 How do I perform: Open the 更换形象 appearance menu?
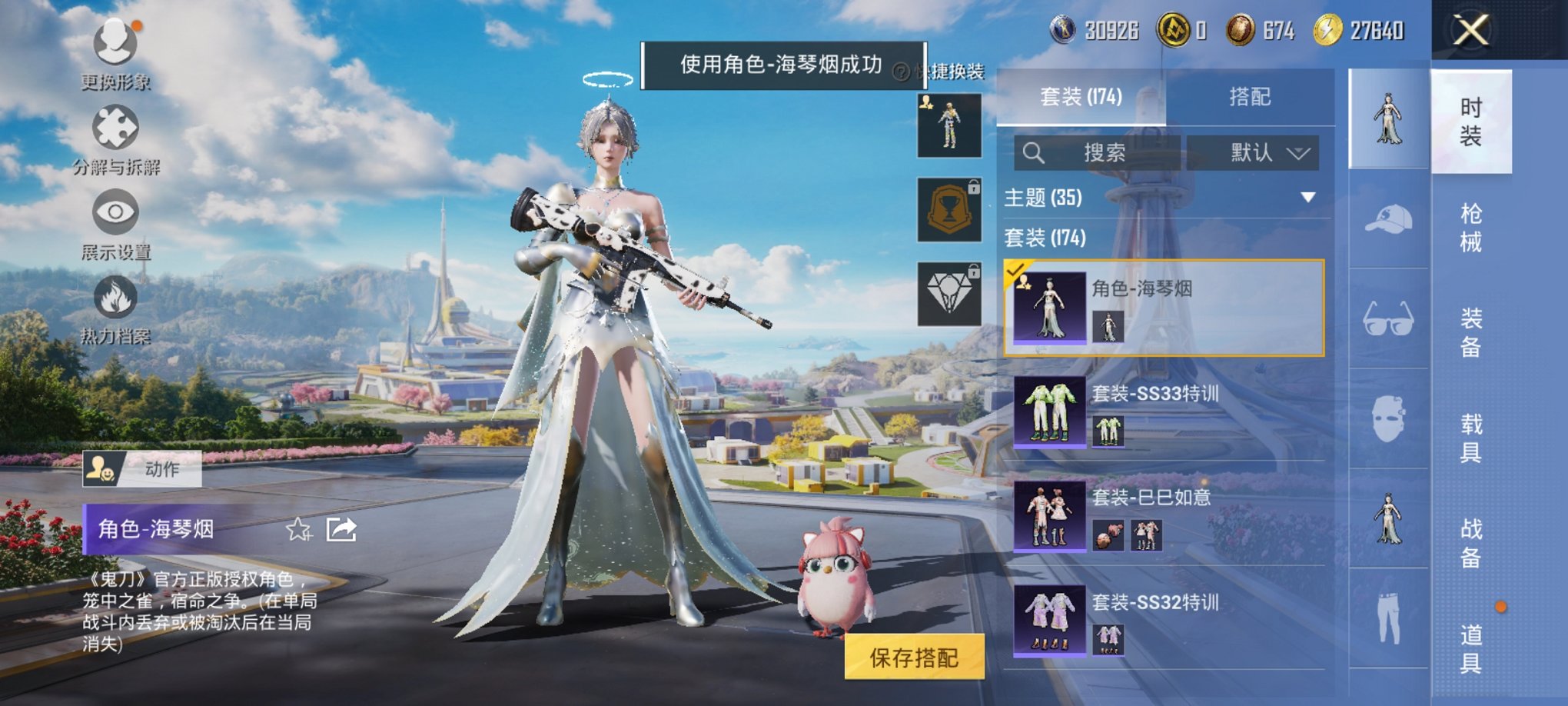click(114, 46)
